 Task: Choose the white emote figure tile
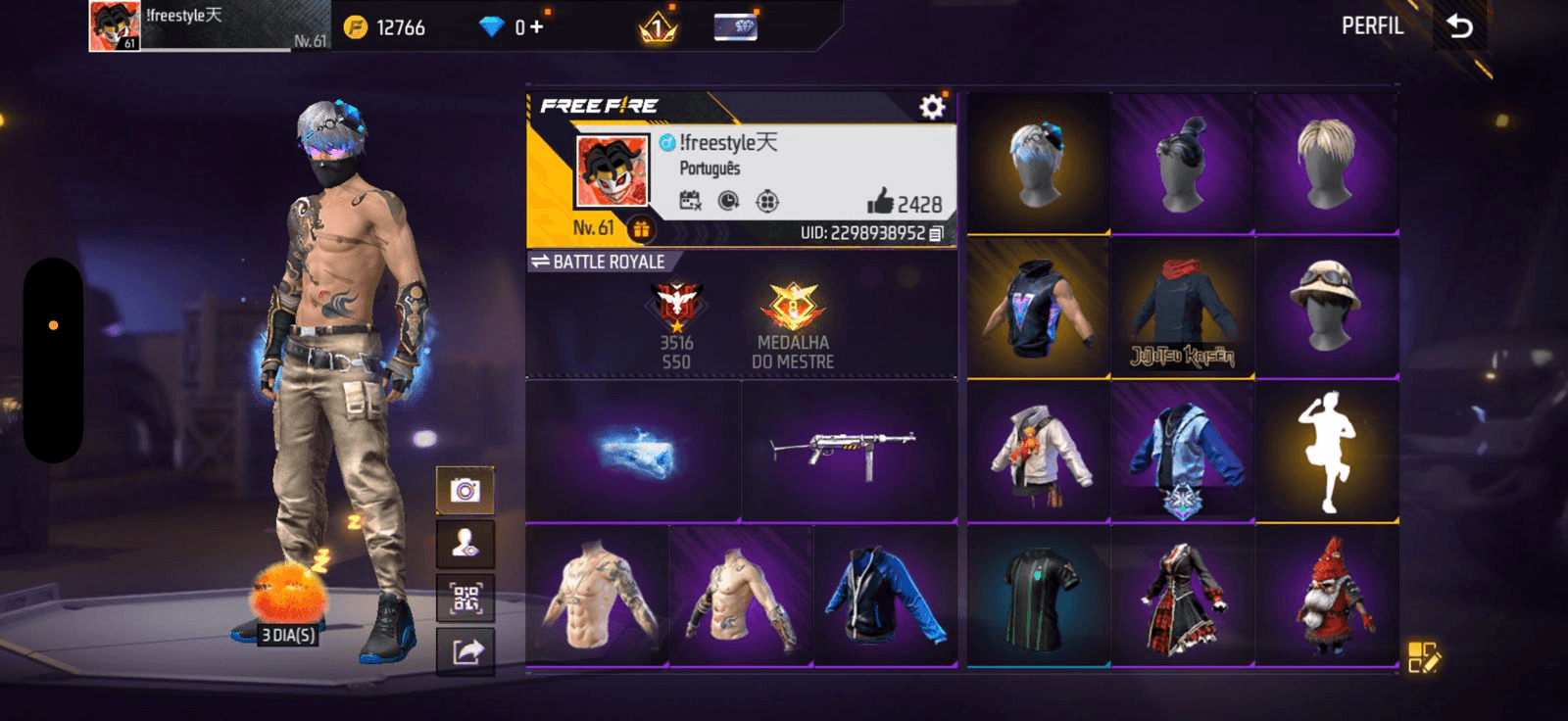[x=1327, y=452]
